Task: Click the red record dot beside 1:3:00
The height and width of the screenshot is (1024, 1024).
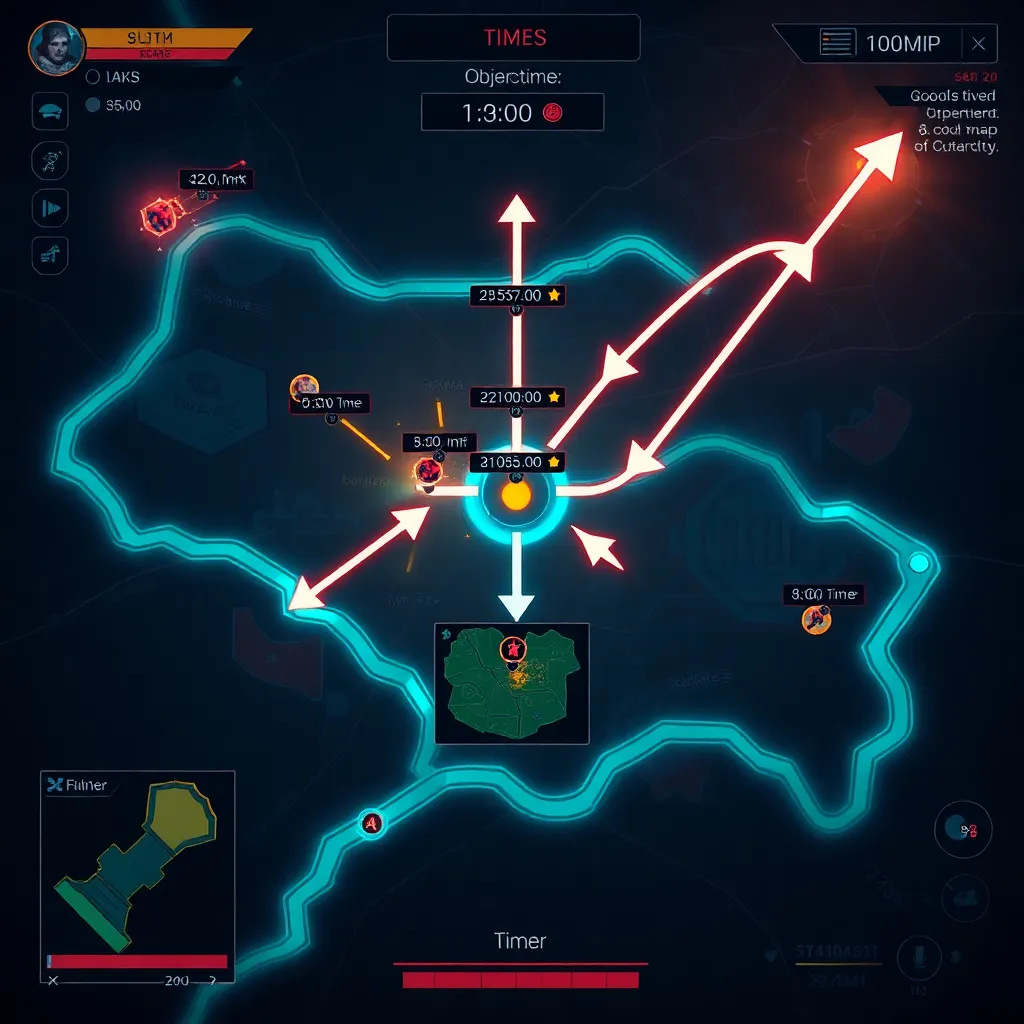Action: click(552, 113)
